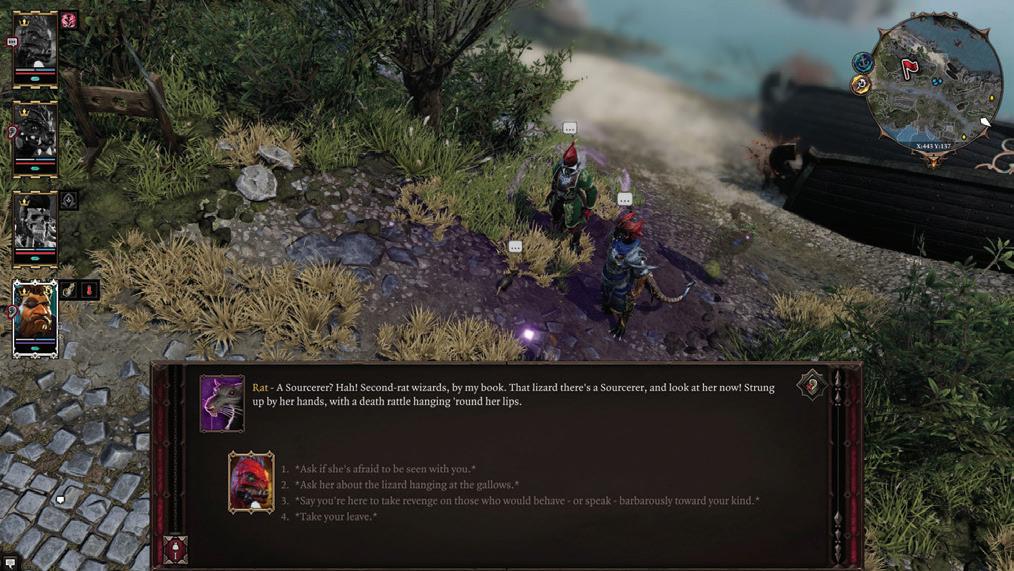Click the red lizard portrait beside the replies

(251, 482)
